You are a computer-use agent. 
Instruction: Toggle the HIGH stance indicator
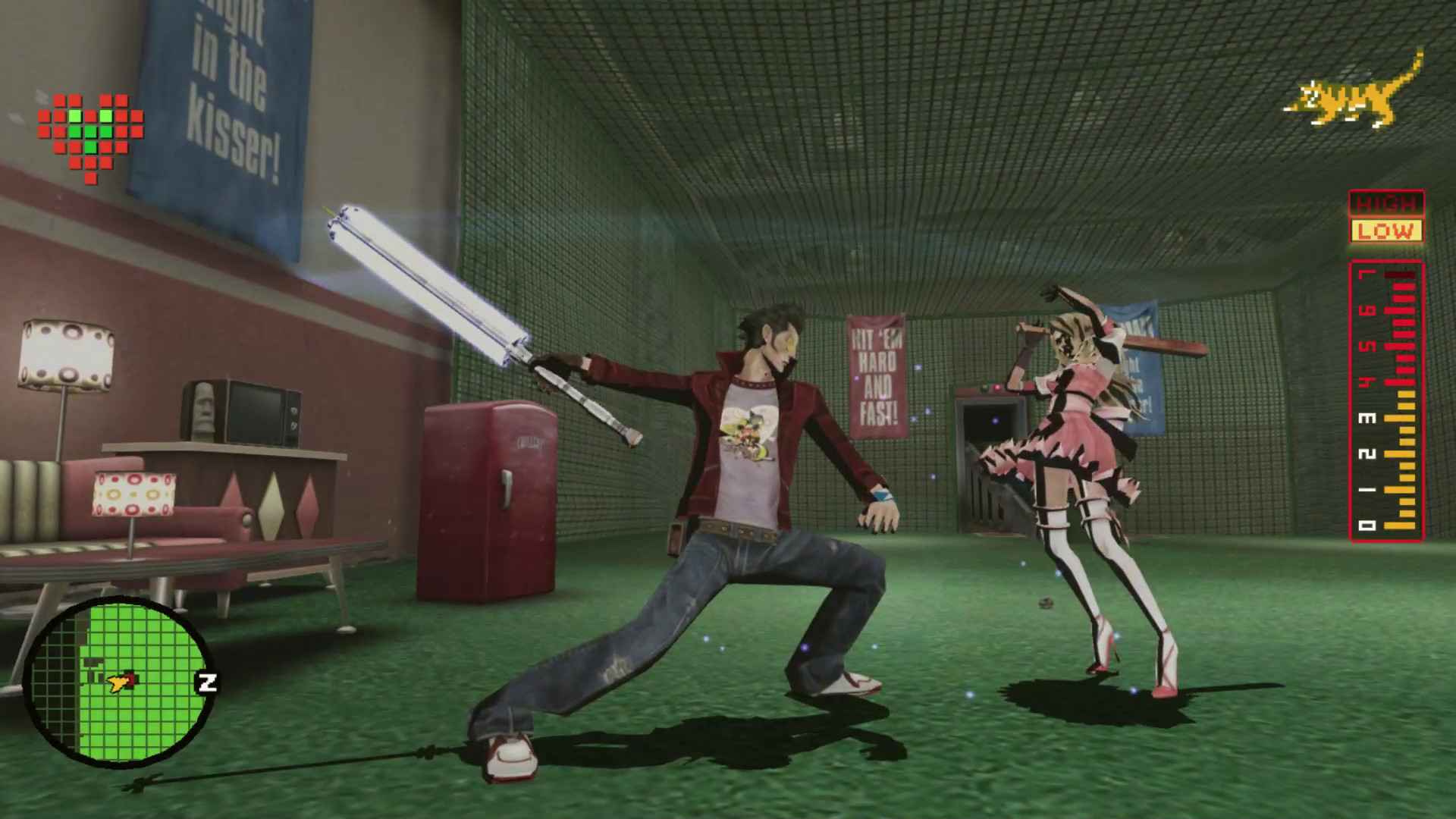pyautogui.click(x=1386, y=203)
